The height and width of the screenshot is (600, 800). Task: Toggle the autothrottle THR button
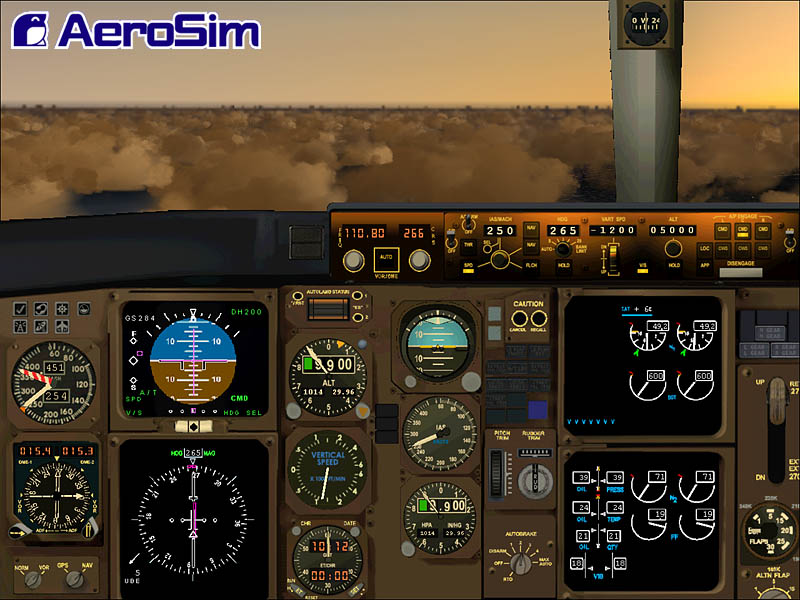click(467, 245)
